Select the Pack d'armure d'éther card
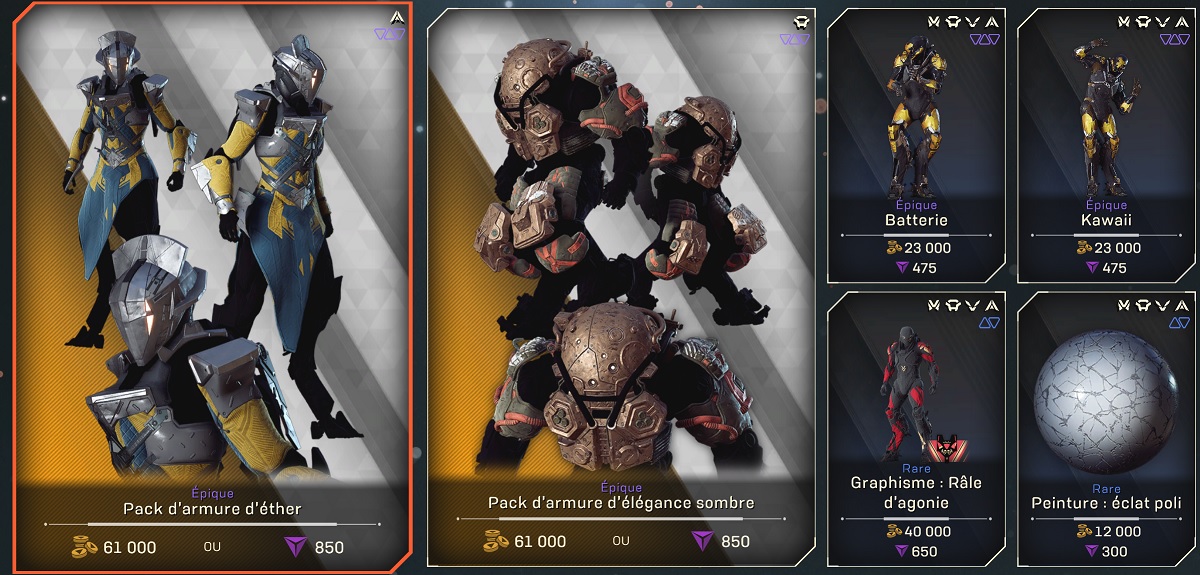Viewport: 1200px width, 575px height. (x=212, y=287)
